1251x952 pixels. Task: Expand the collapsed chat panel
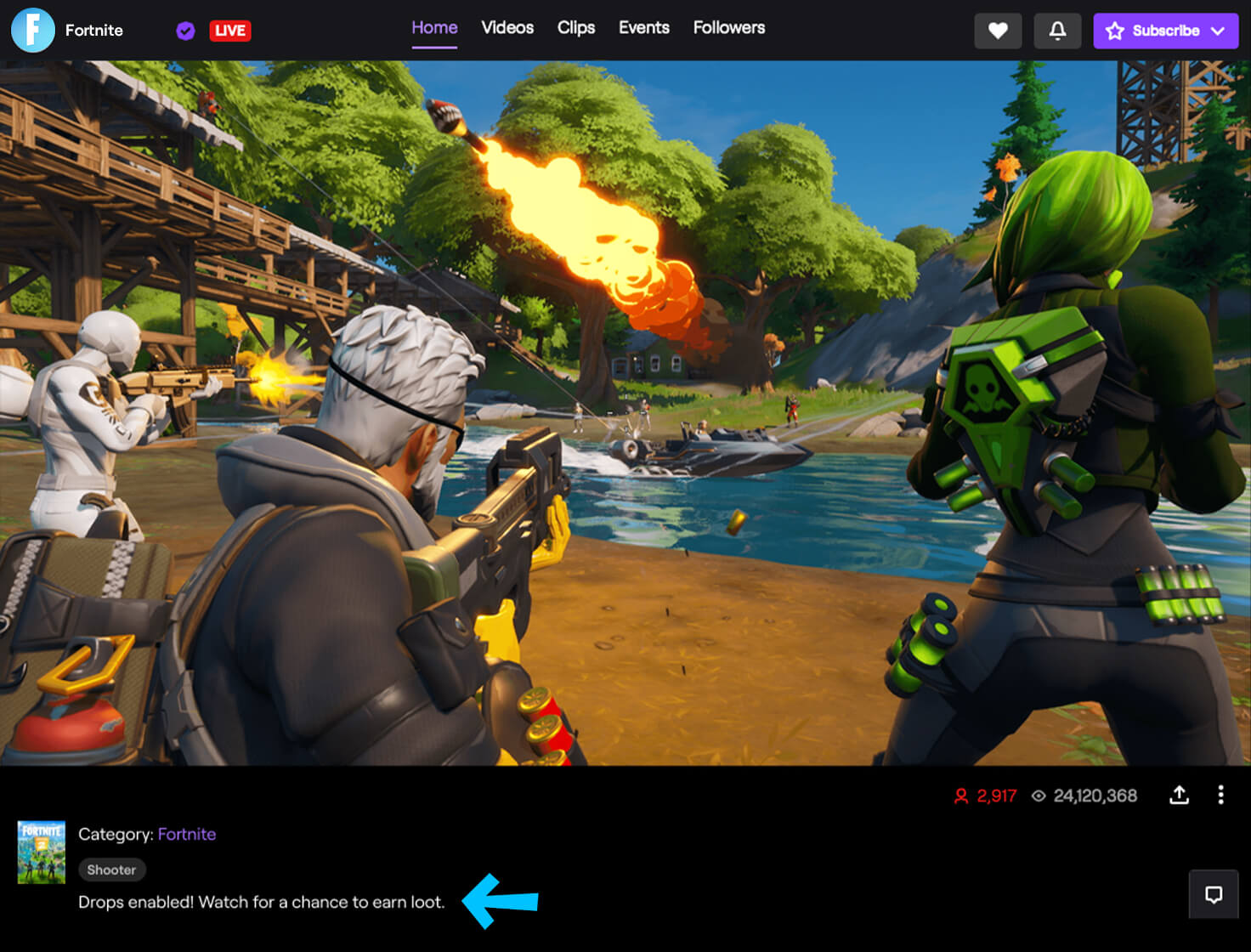[1213, 895]
